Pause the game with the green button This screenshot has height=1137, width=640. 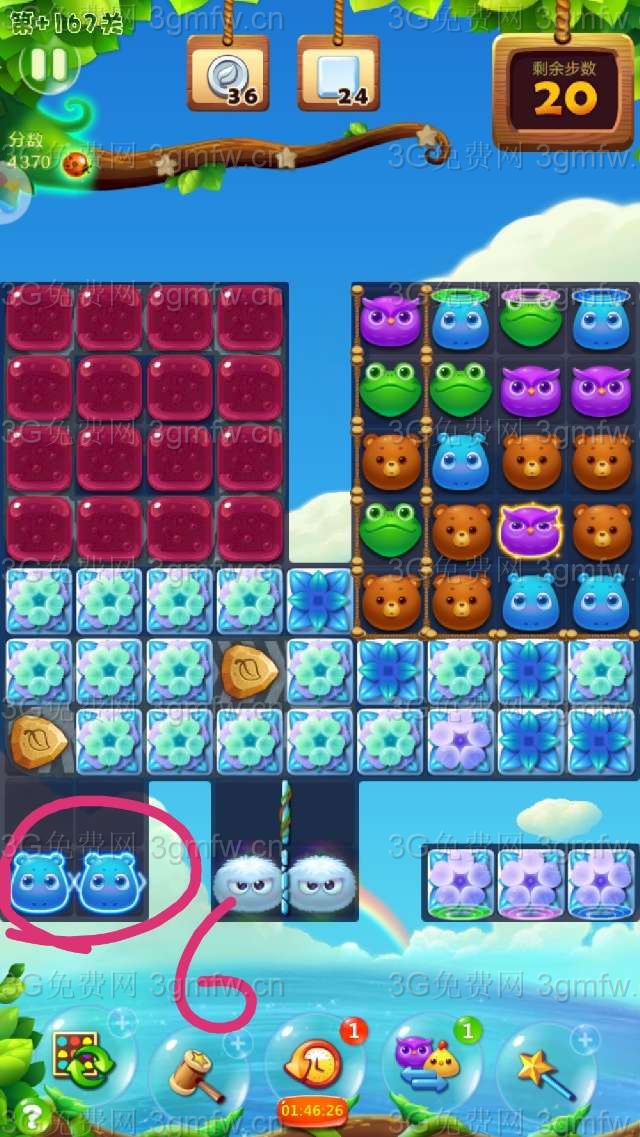click(x=48, y=65)
